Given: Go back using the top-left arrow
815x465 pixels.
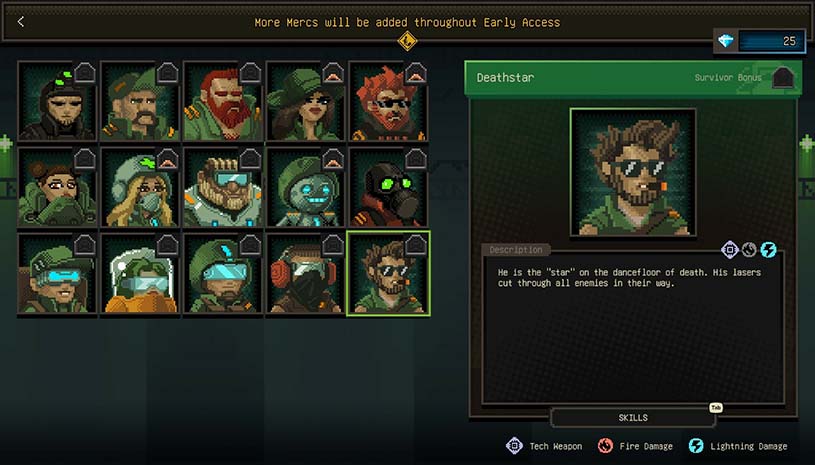Looking at the screenshot, I should pos(21,21).
